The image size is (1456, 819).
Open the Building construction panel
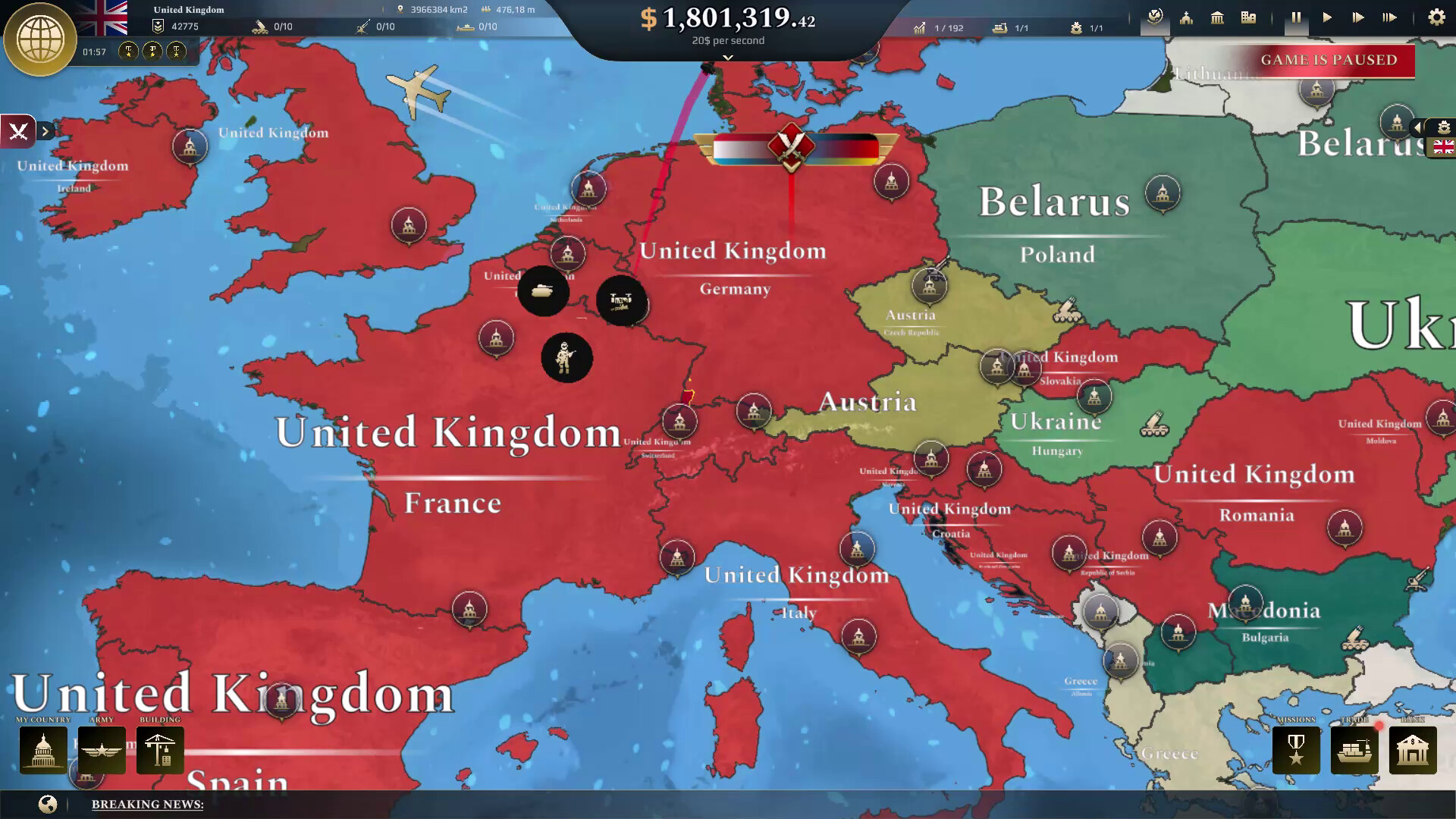pyautogui.click(x=159, y=751)
